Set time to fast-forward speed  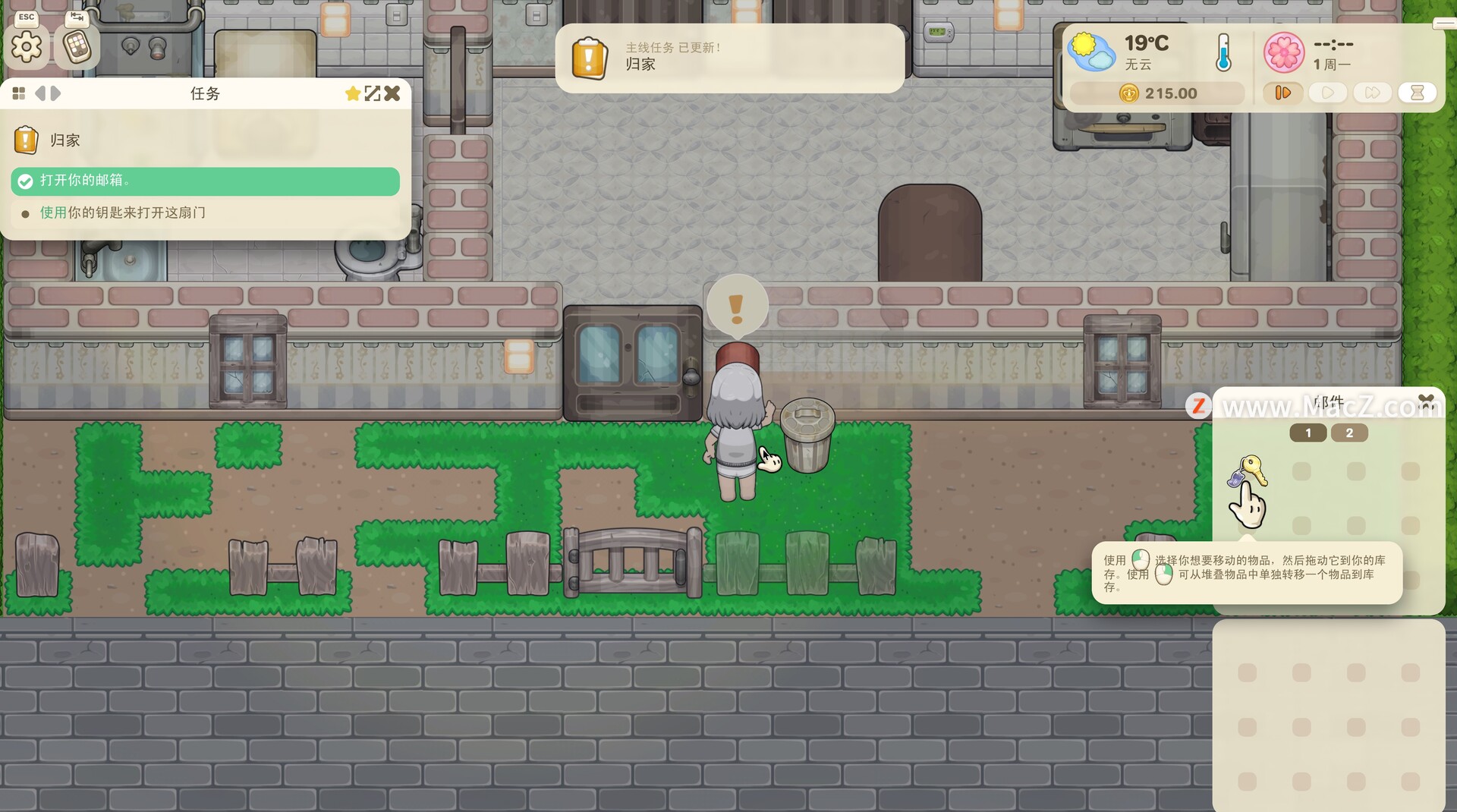pyautogui.click(x=1372, y=93)
